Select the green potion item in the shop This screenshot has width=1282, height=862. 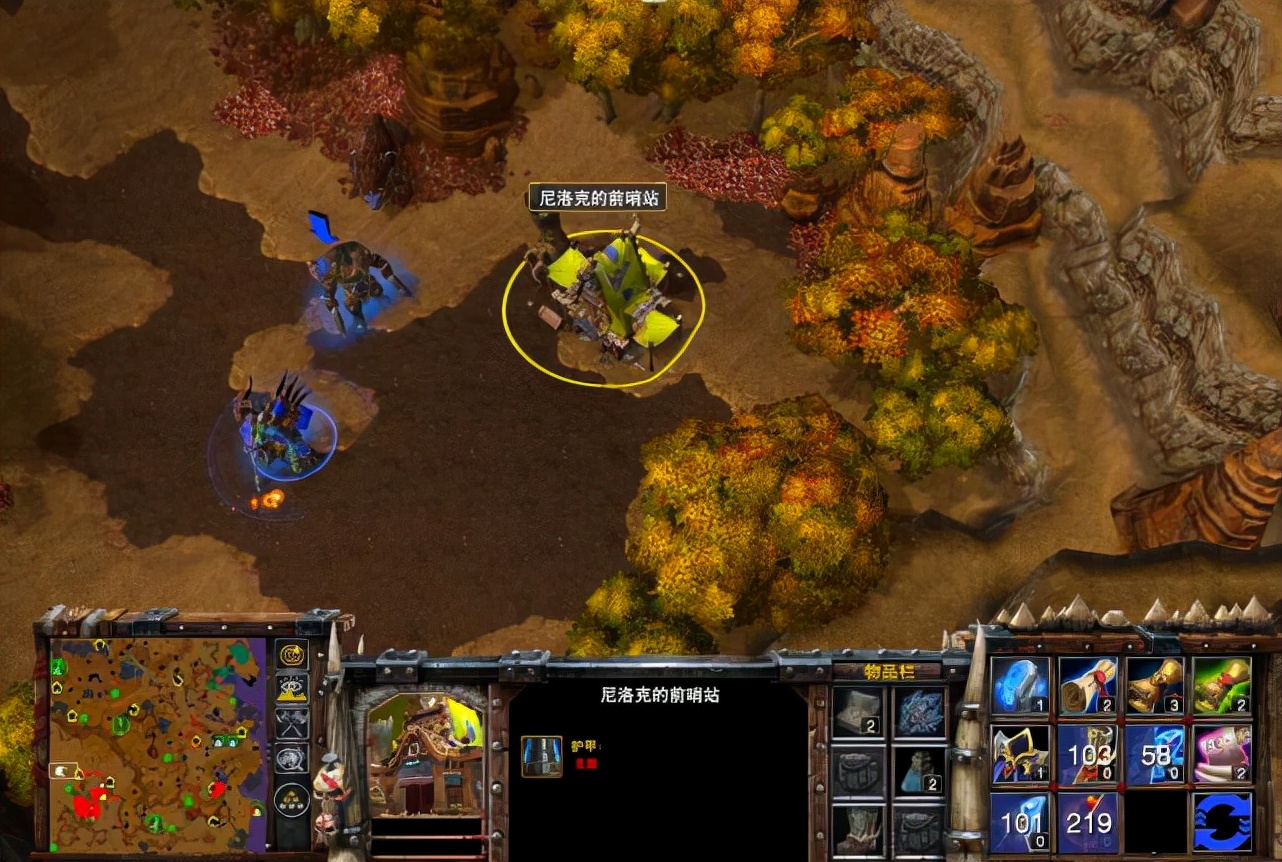1221,685
